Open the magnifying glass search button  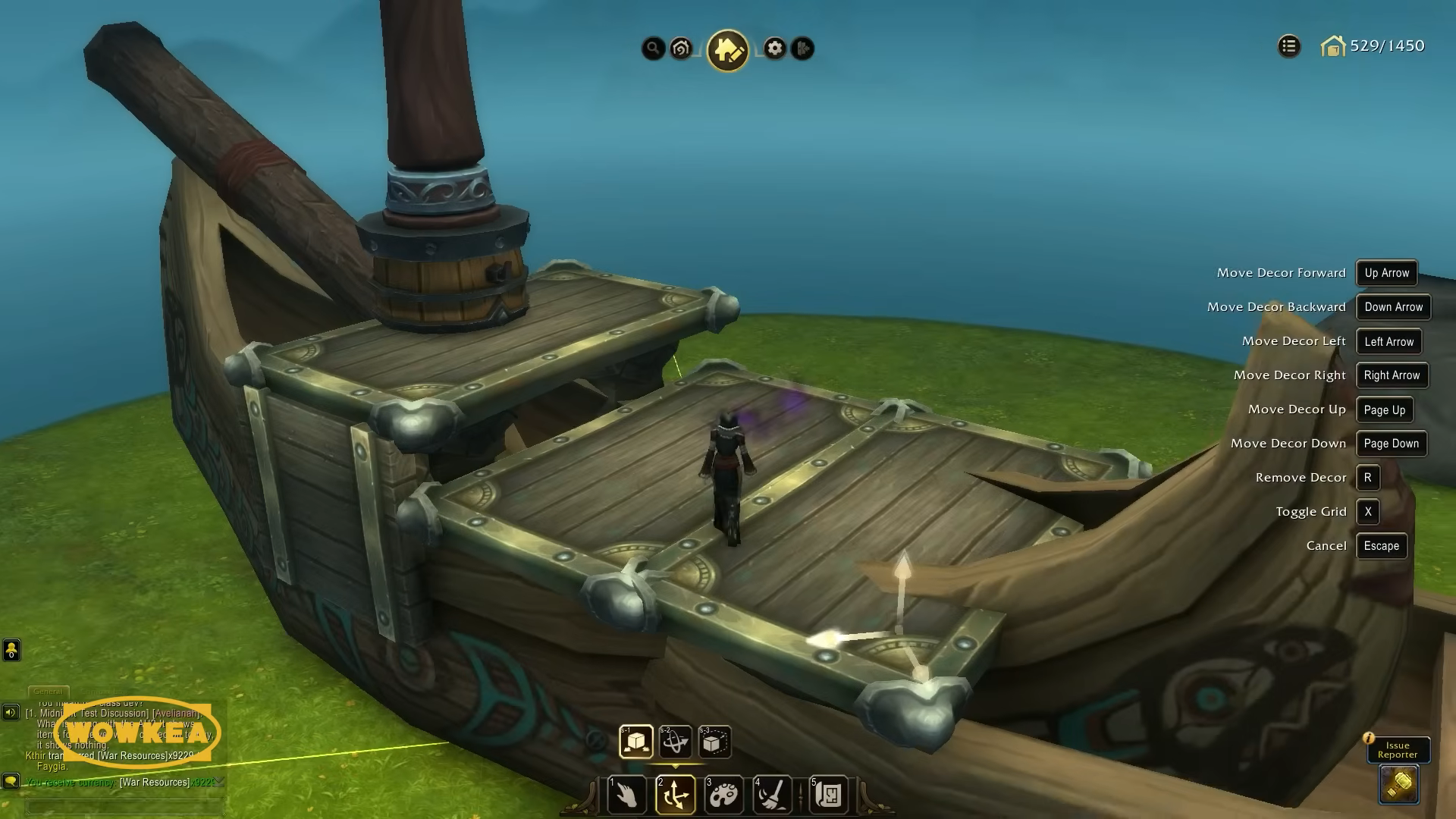pos(653,49)
